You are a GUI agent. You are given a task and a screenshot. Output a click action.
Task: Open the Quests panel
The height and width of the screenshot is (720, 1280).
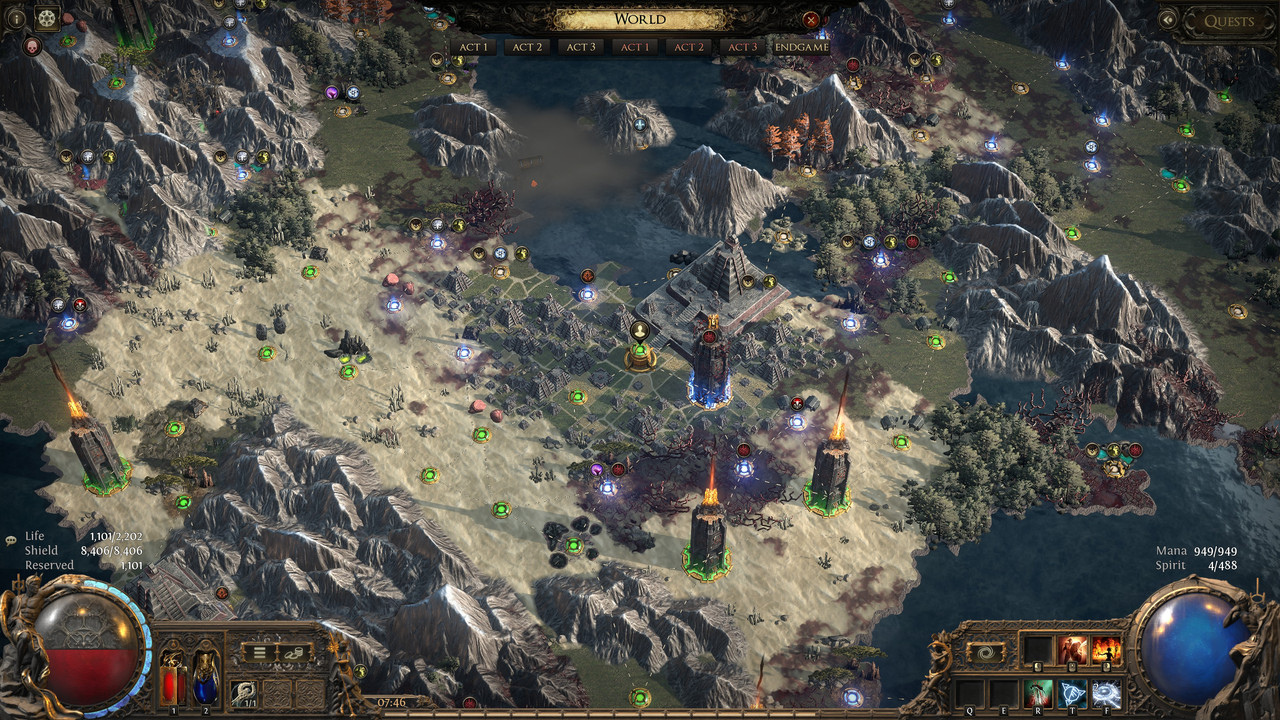click(x=1229, y=21)
